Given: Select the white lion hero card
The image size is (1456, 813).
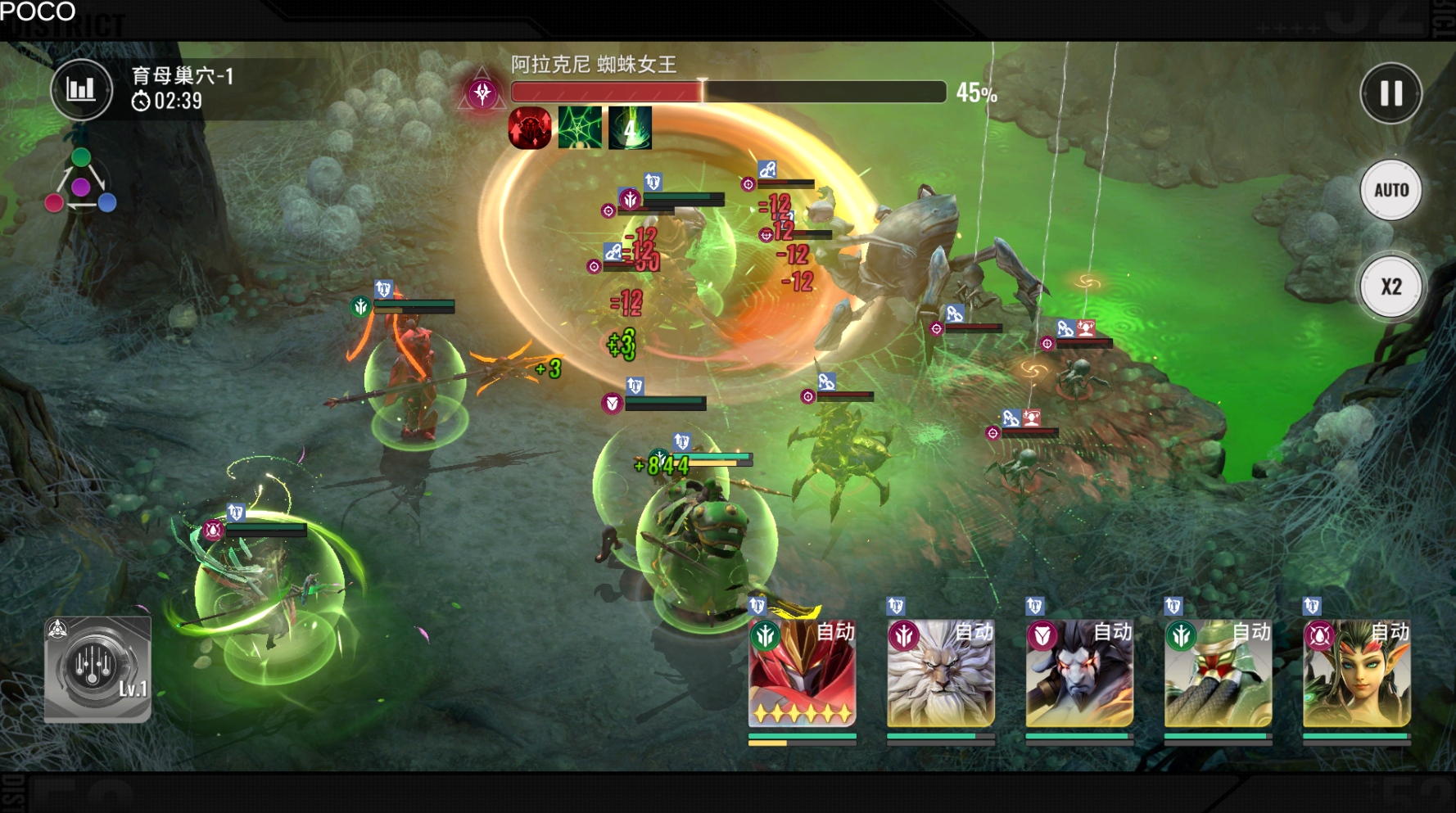Looking at the screenshot, I should click(940, 673).
